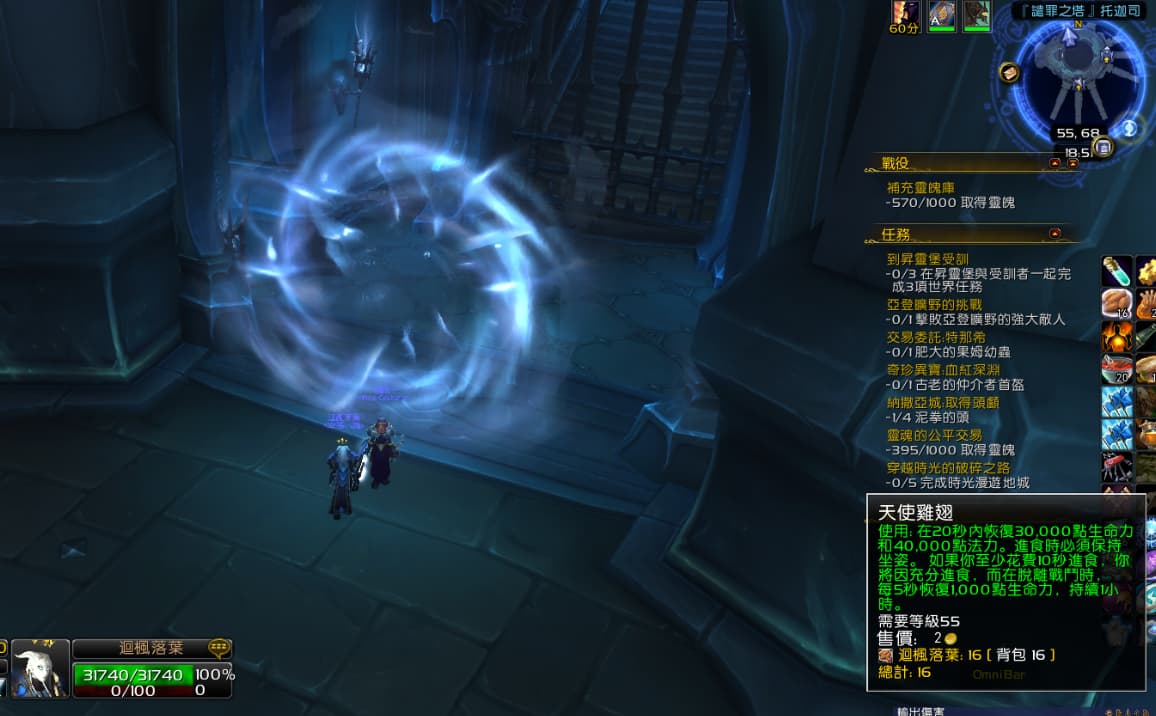This screenshot has height=716, width=1156.
Task: Select the 亞登曠野的挑戰 quest
Action: click(934, 304)
